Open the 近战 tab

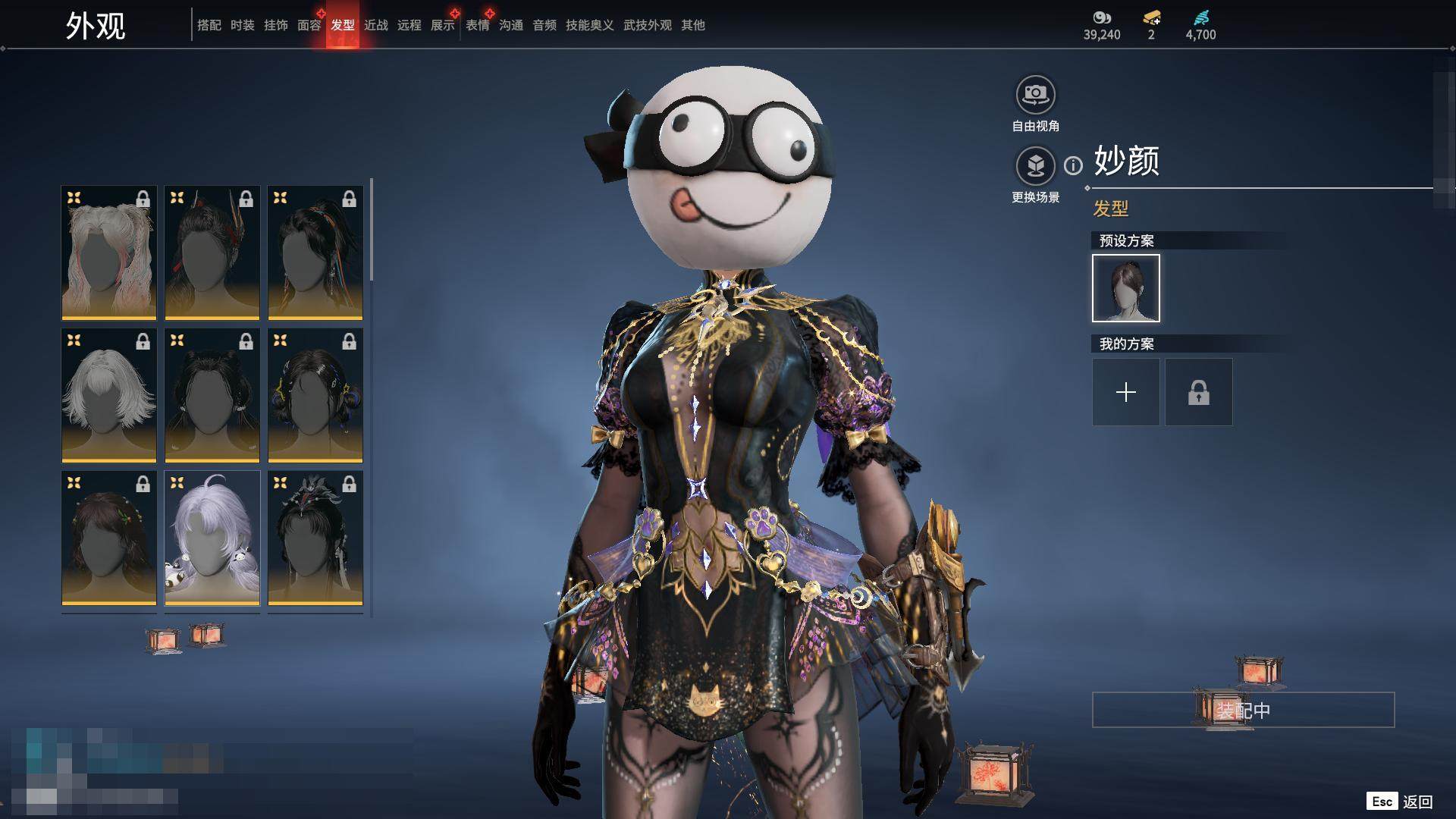[376, 25]
